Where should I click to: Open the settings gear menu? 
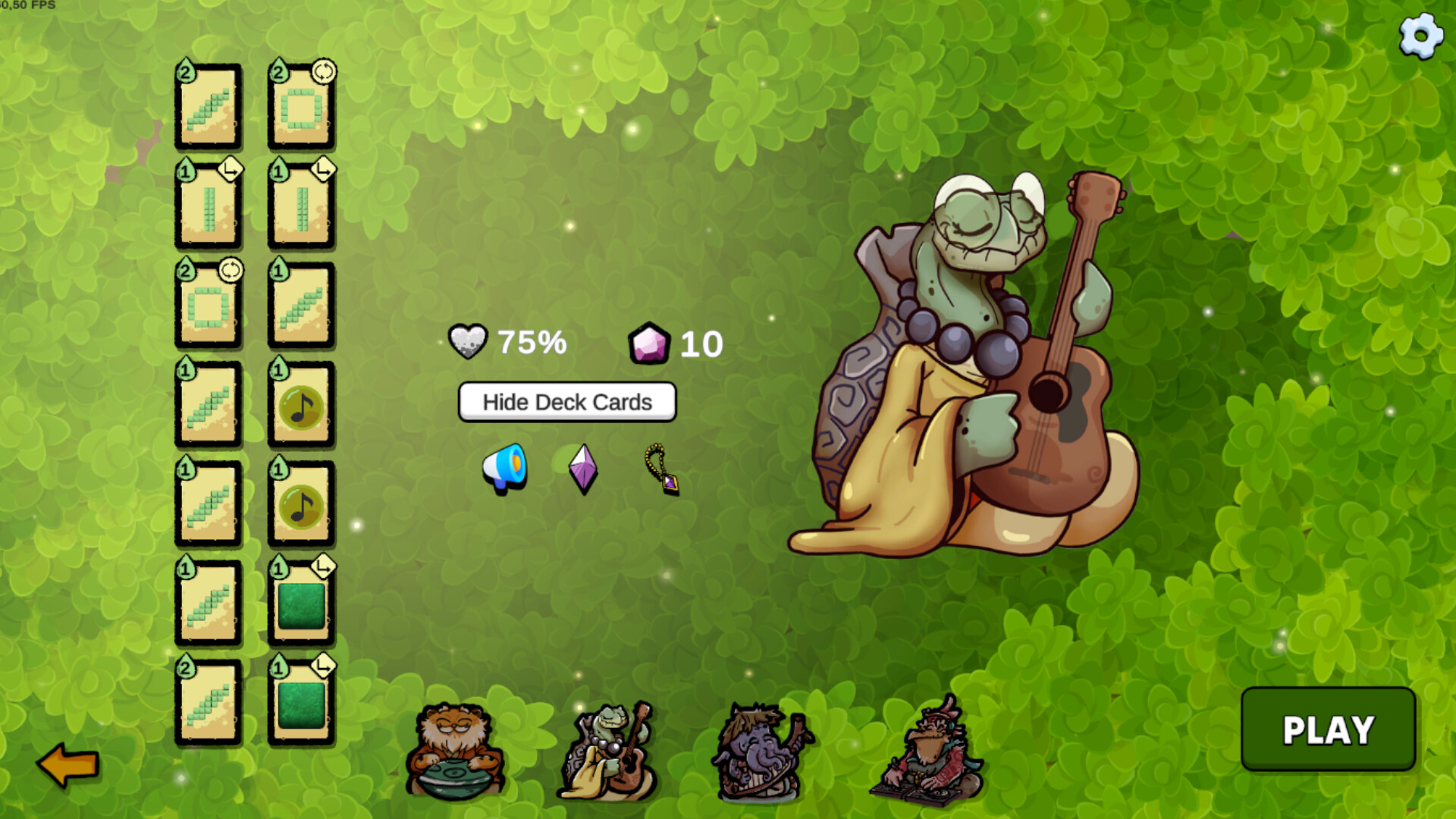(1420, 34)
